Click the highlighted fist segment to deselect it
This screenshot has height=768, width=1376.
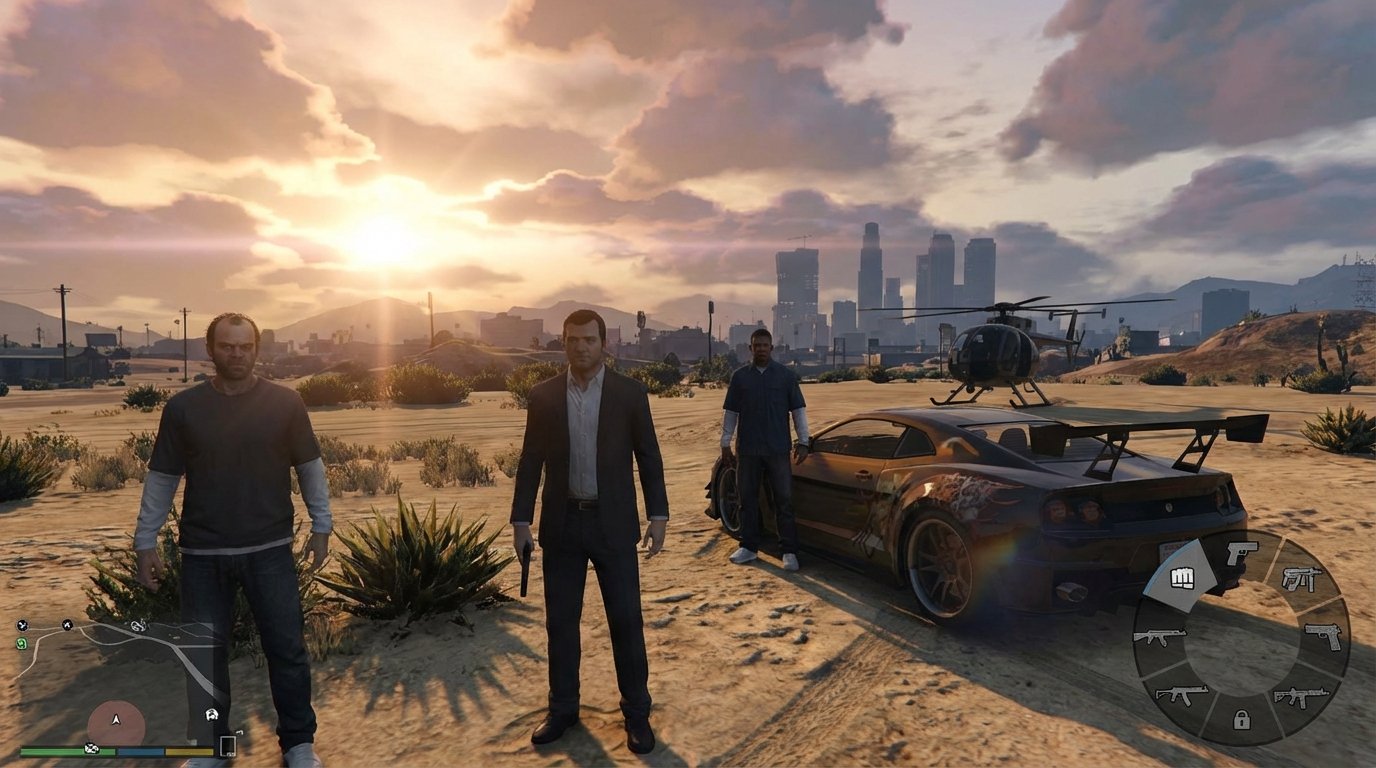point(1182,577)
